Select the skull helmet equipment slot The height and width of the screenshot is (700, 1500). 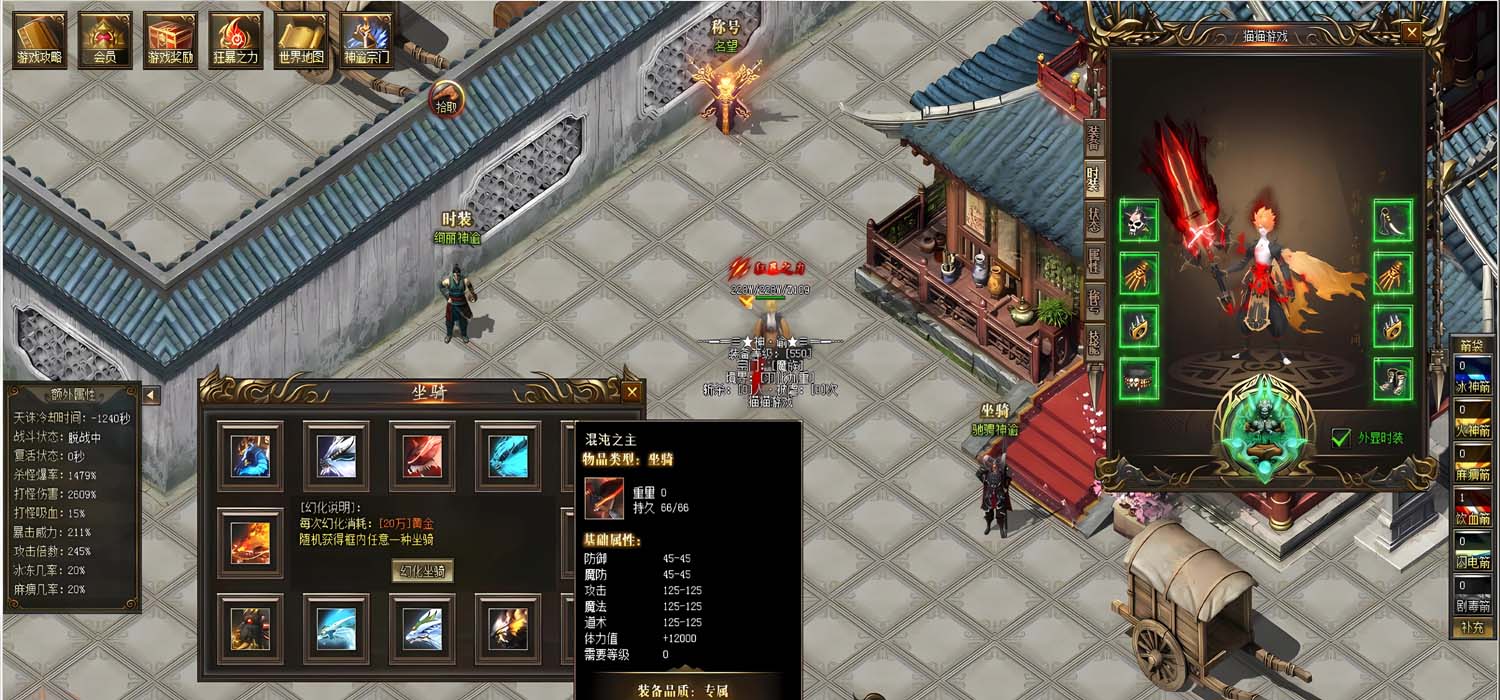pos(1139,220)
